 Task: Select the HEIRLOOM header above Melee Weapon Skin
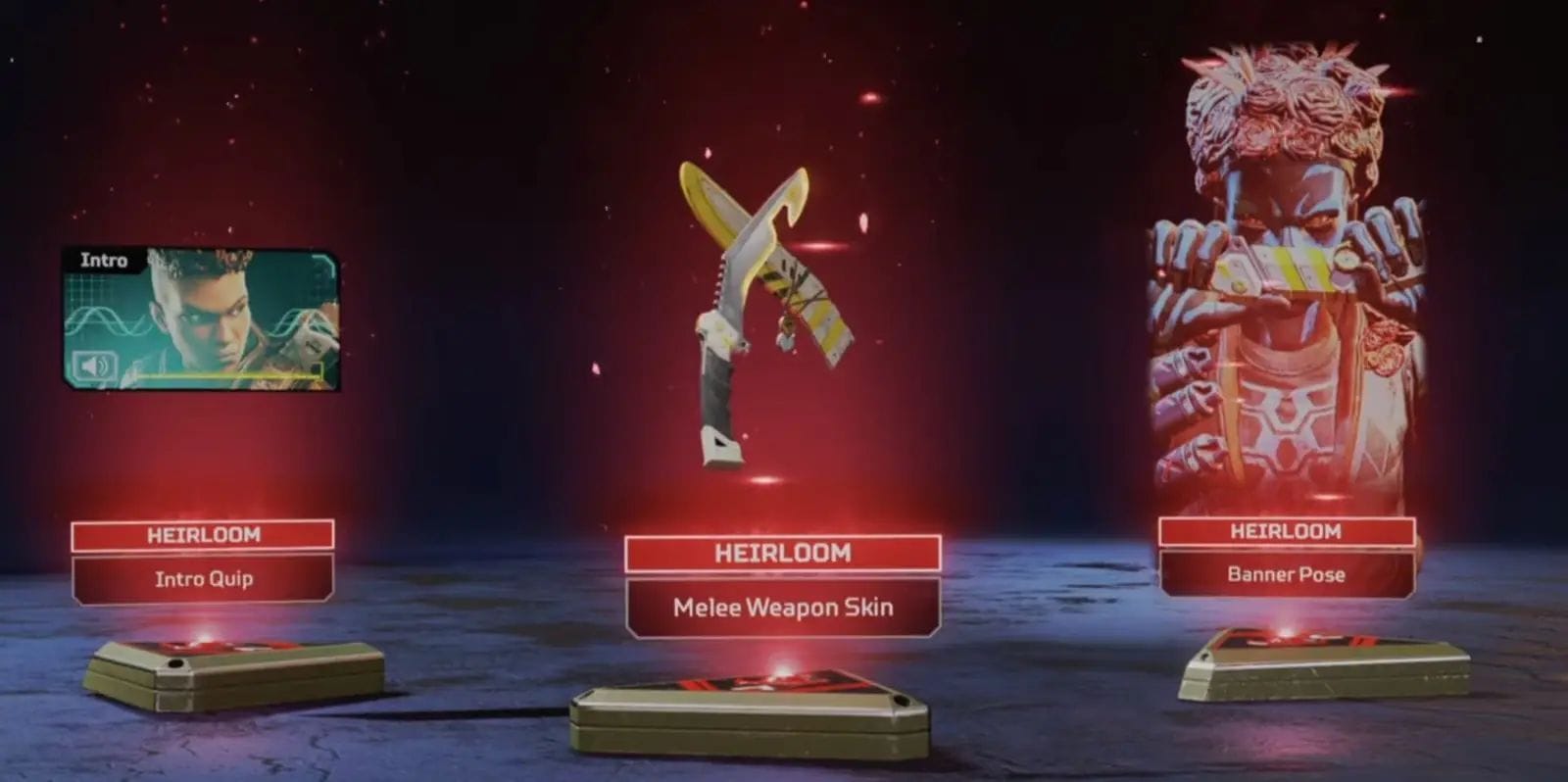tap(781, 555)
